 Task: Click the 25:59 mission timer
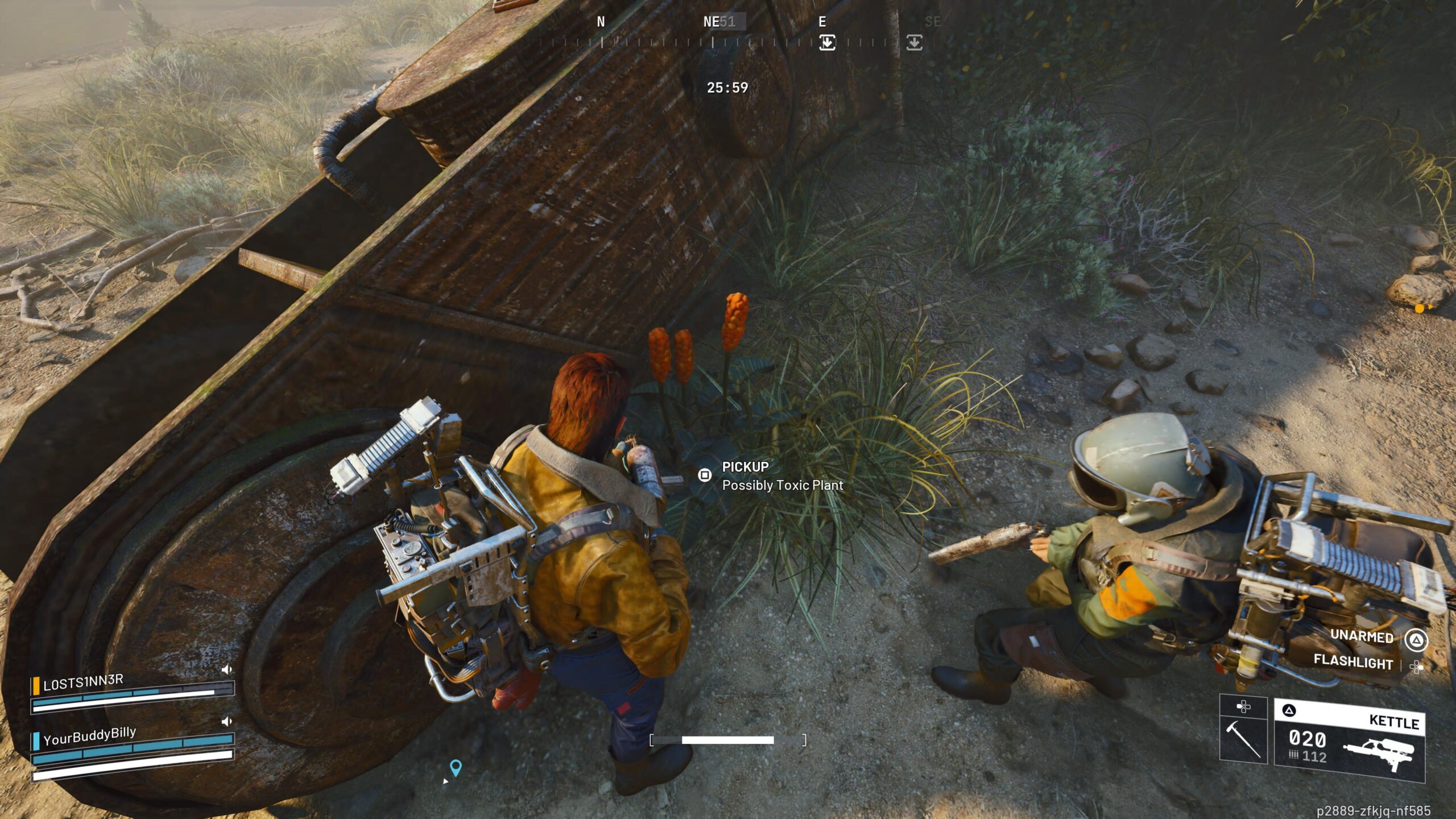pyautogui.click(x=726, y=87)
